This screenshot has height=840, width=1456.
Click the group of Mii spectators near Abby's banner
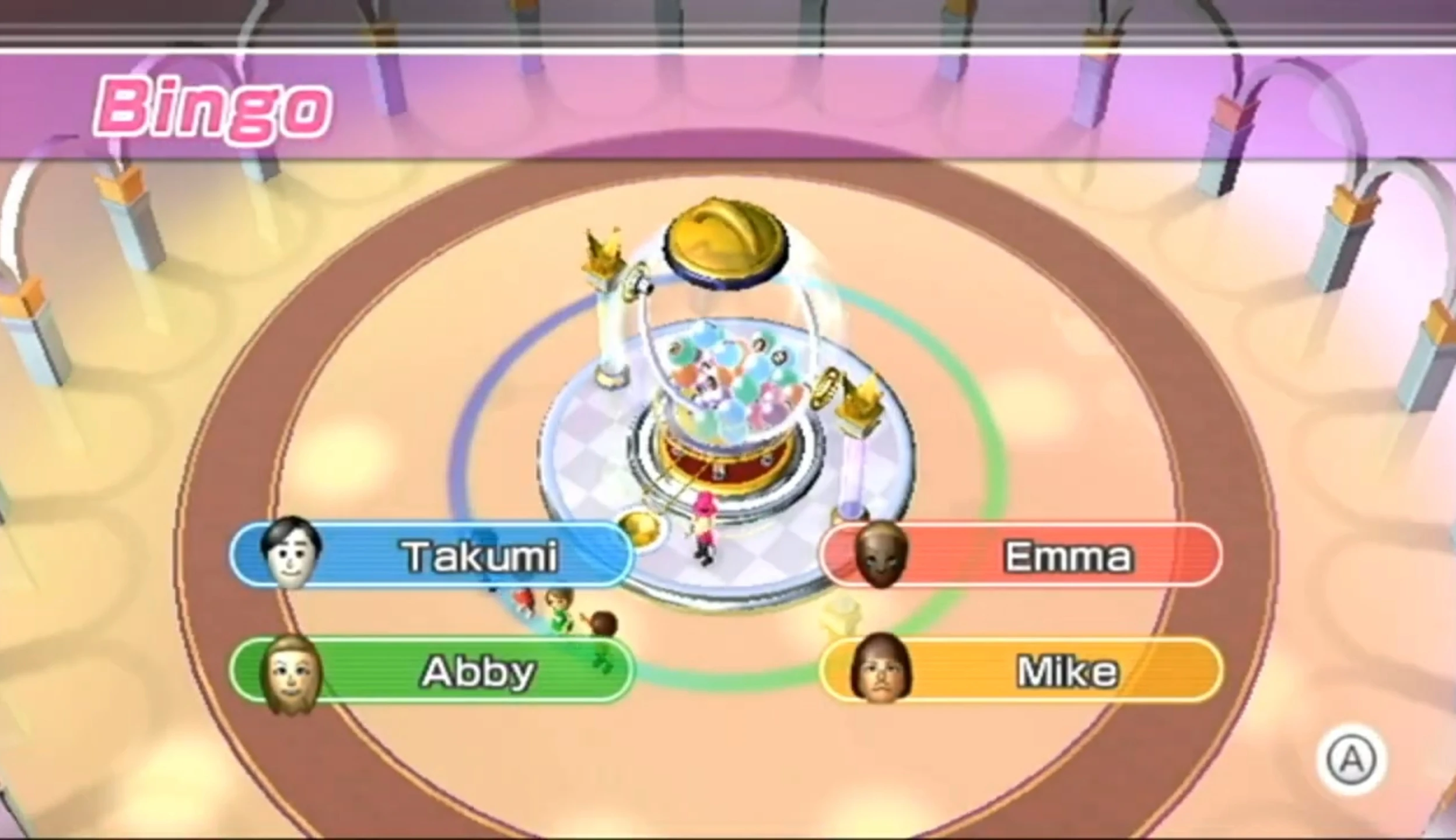tap(560, 612)
